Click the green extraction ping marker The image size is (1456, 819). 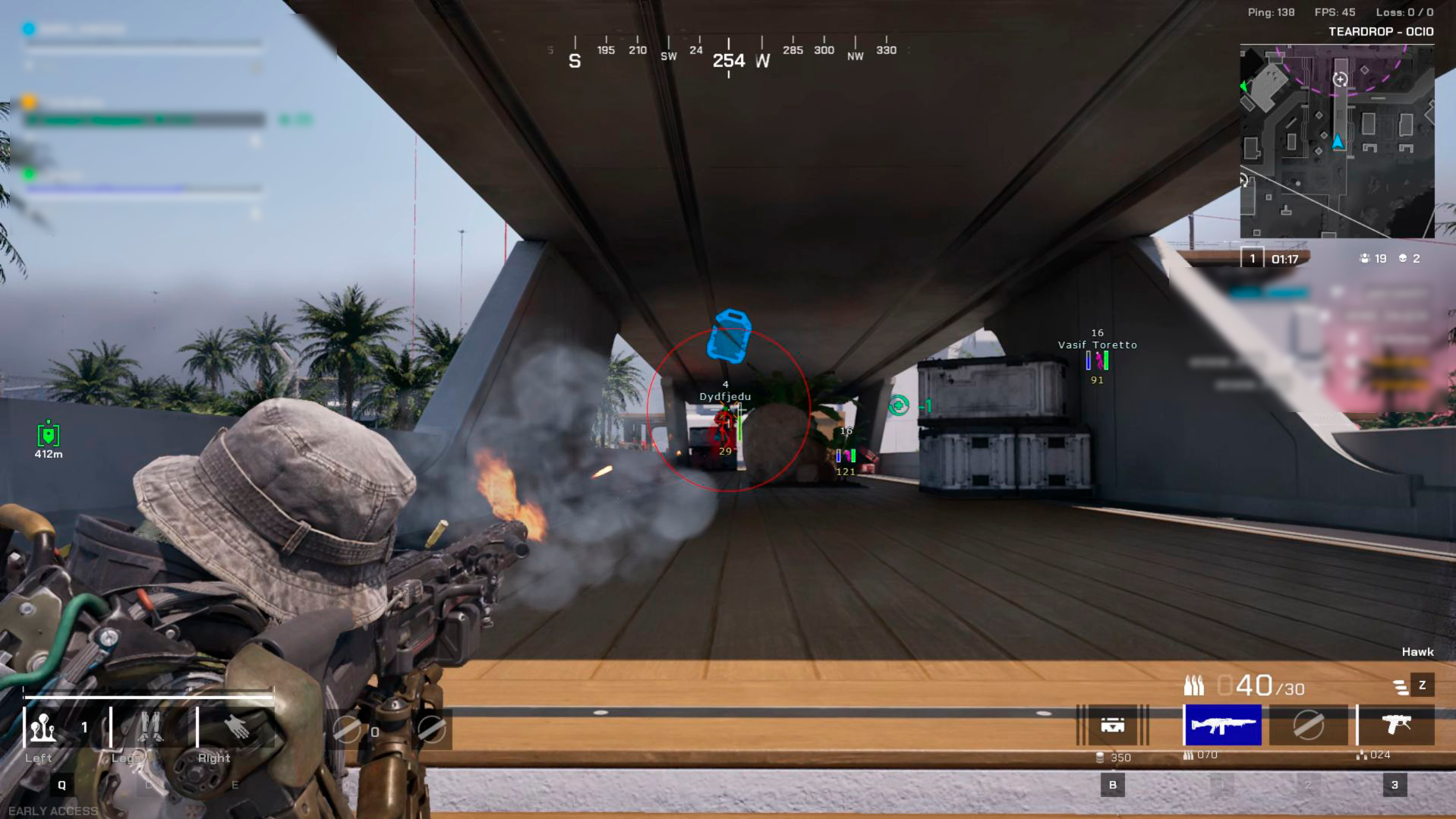point(899,406)
